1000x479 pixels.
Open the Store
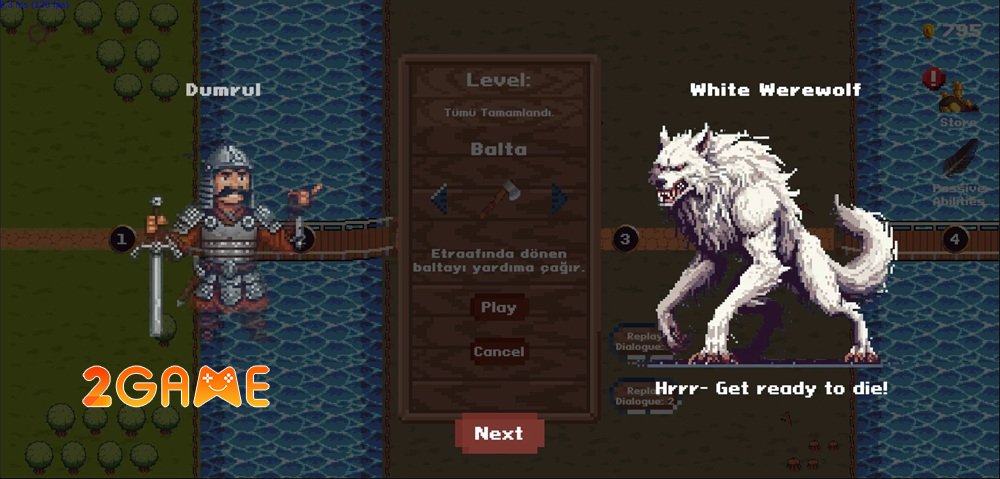[958, 100]
